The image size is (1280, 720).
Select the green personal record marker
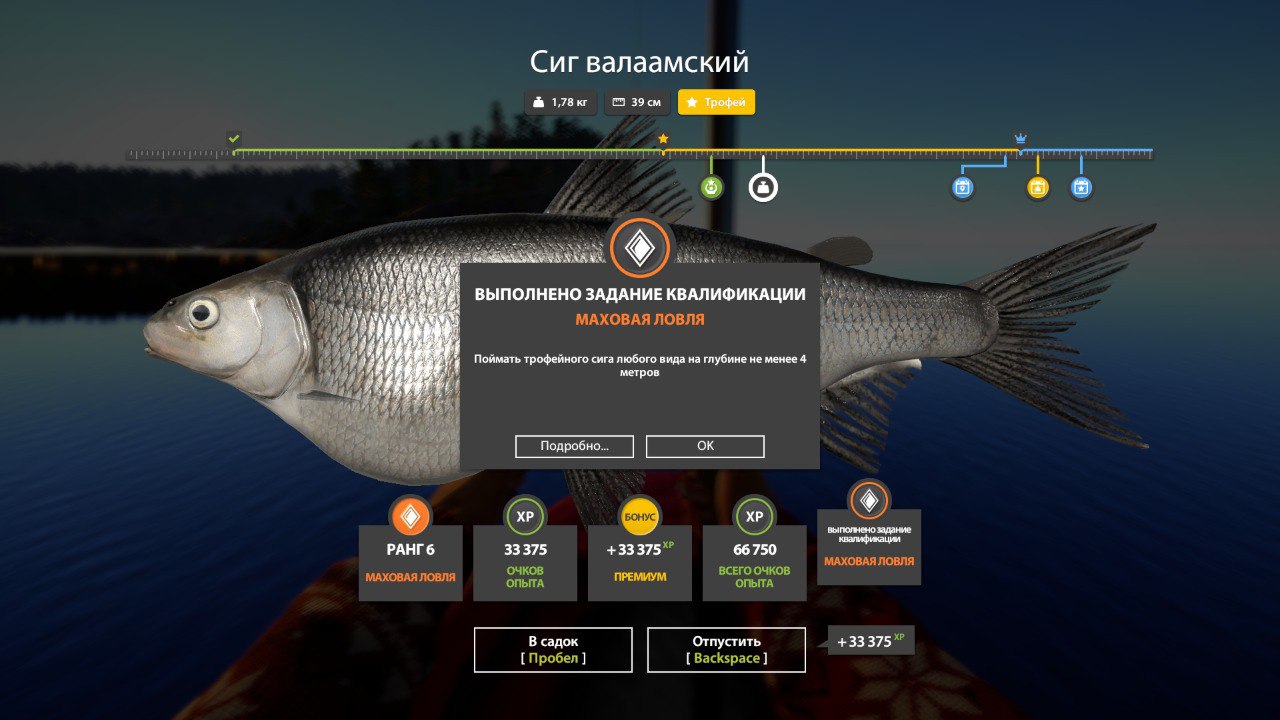pos(711,187)
